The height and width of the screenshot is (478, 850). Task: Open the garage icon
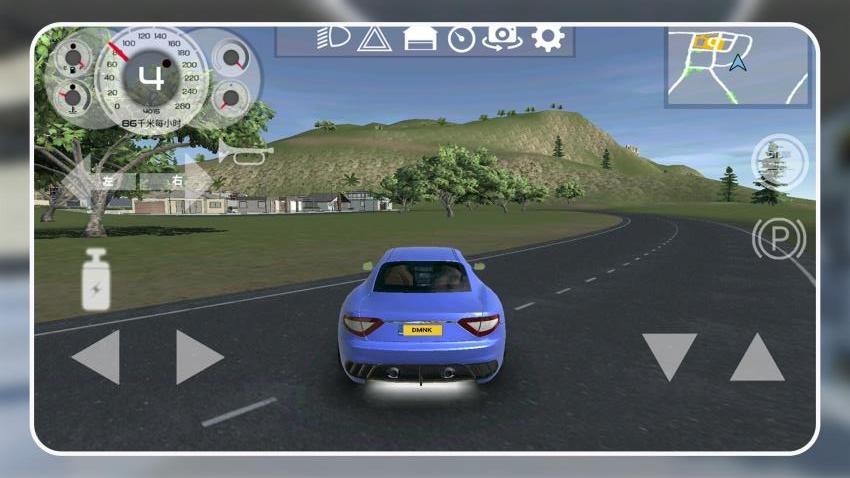[420, 39]
